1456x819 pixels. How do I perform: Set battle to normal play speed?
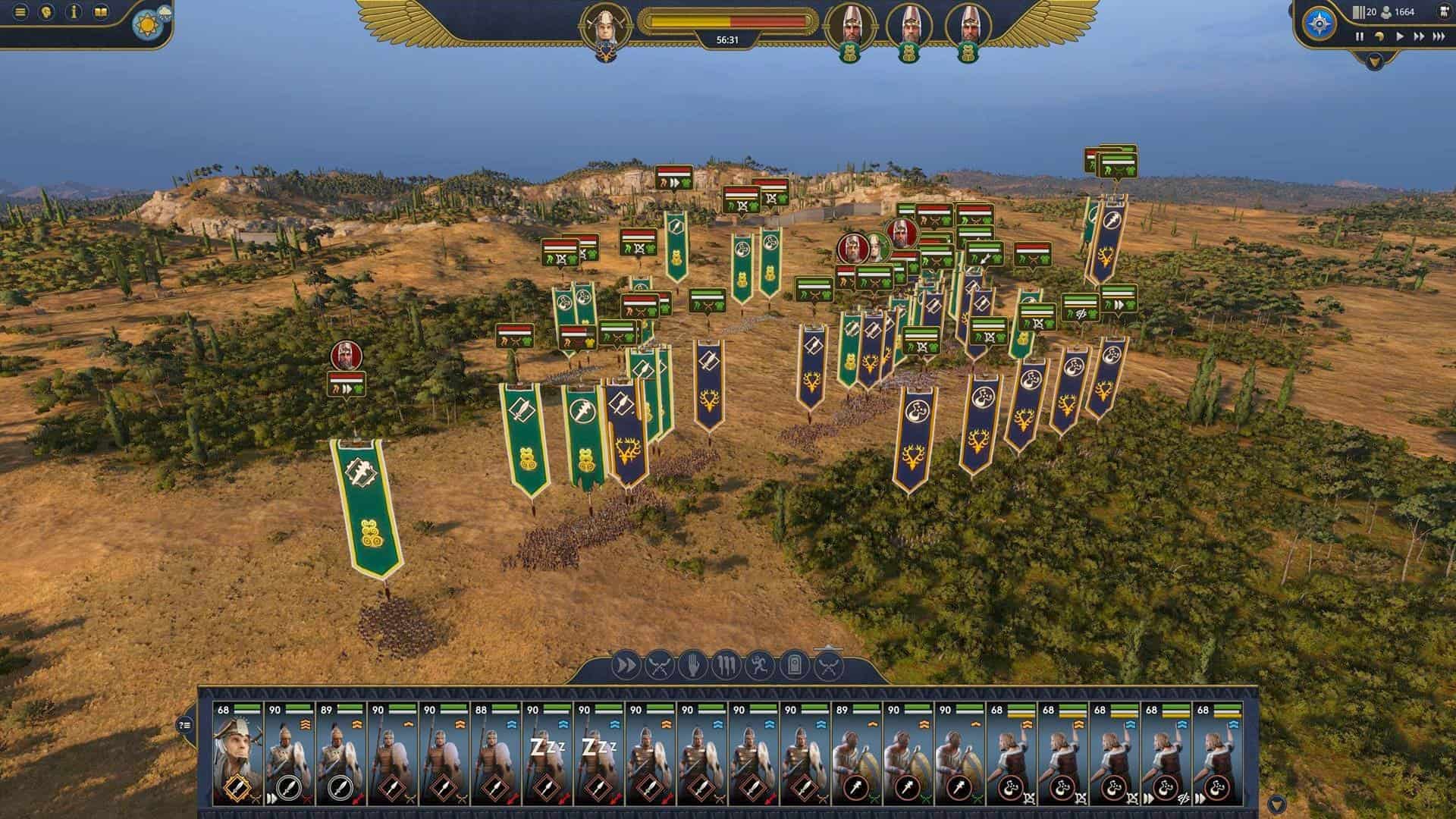[1399, 36]
